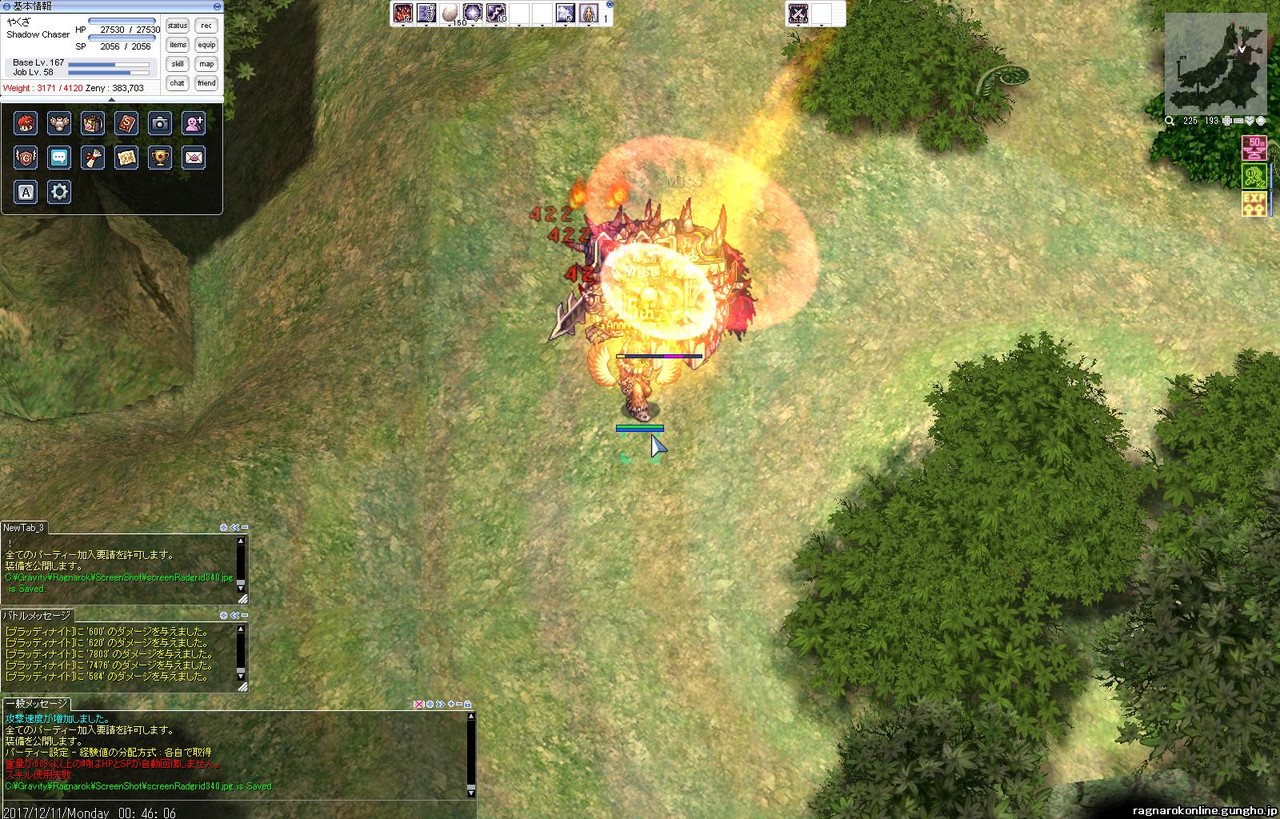The image size is (1280, 819).
Task: Open the friend list button
Action: tap(206, 83)
